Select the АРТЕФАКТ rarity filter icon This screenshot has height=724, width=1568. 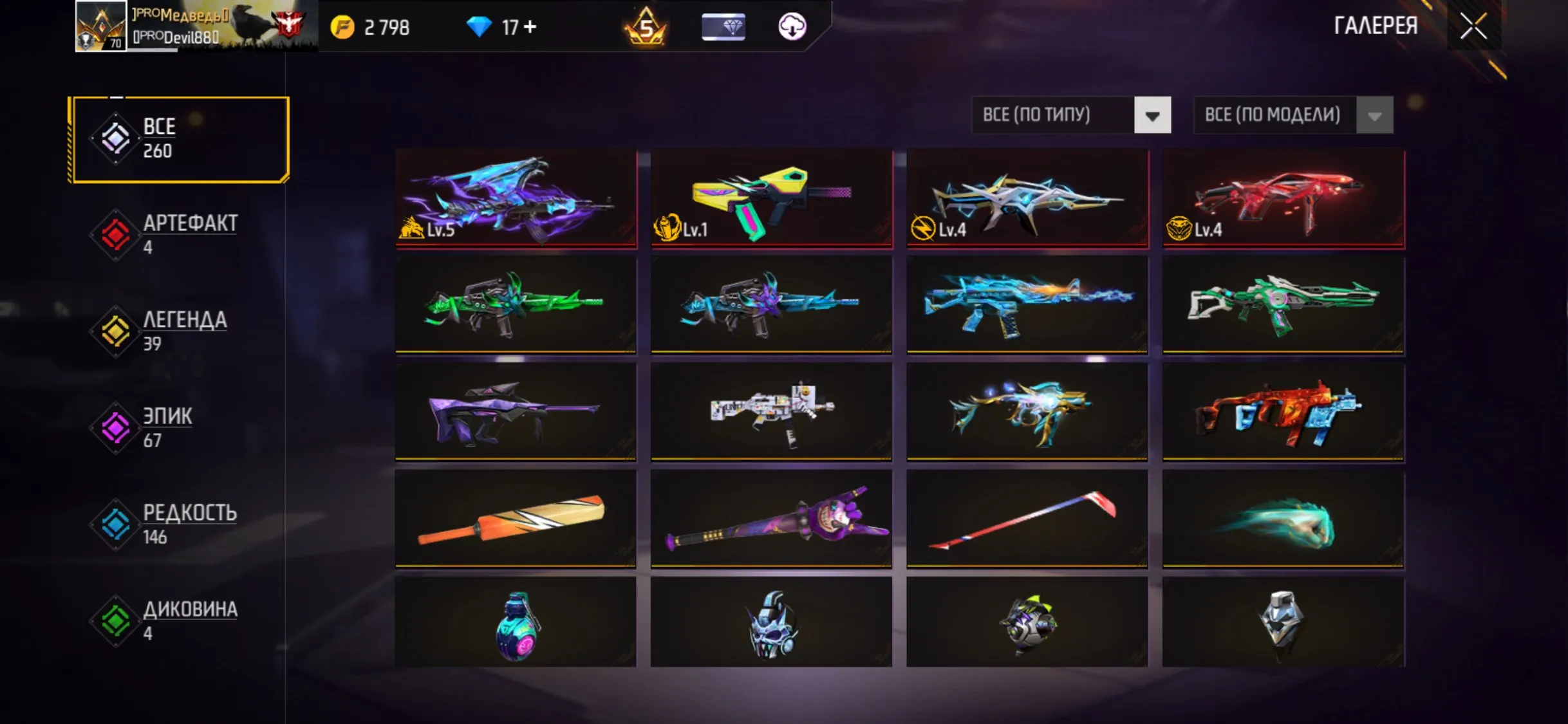pyautogui.click(x=115, y=235)
